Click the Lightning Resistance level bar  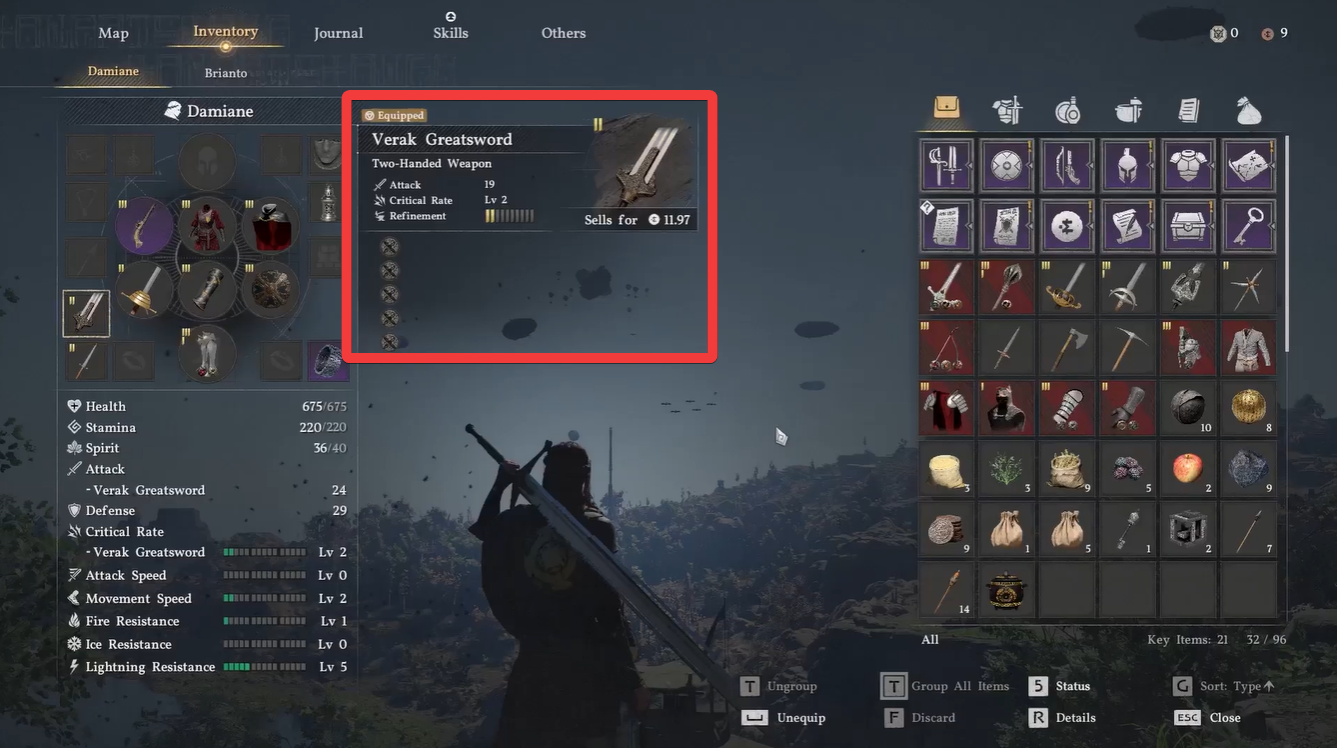[265, 666]
